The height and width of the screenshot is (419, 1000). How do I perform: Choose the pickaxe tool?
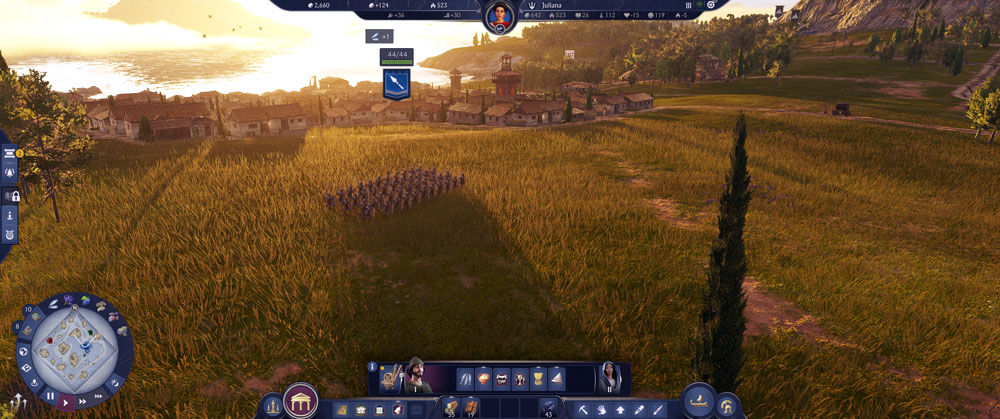point(583,409)
